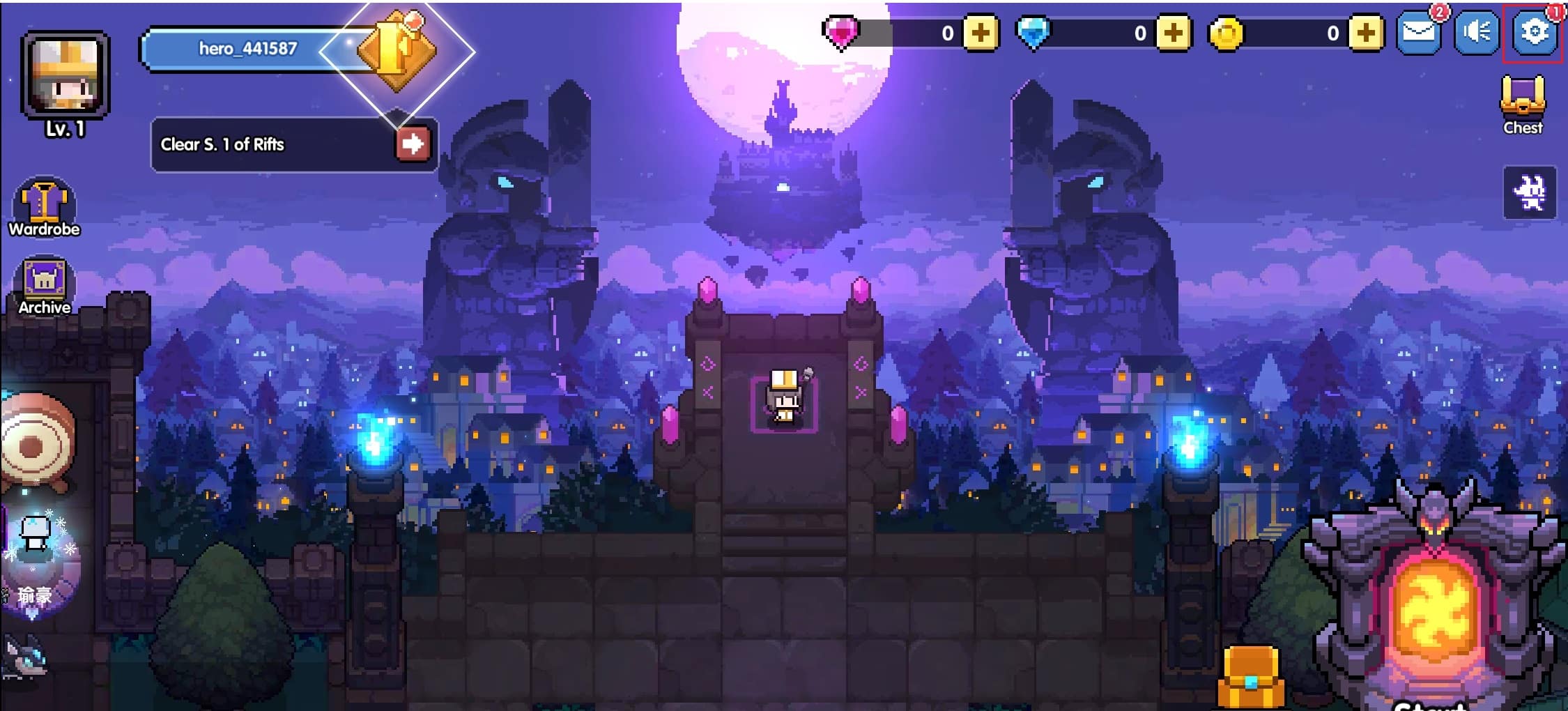The image size is (1568, 711).
Task: Select the archery target icon
Action: pyautogui.click(x=35, y=443)
